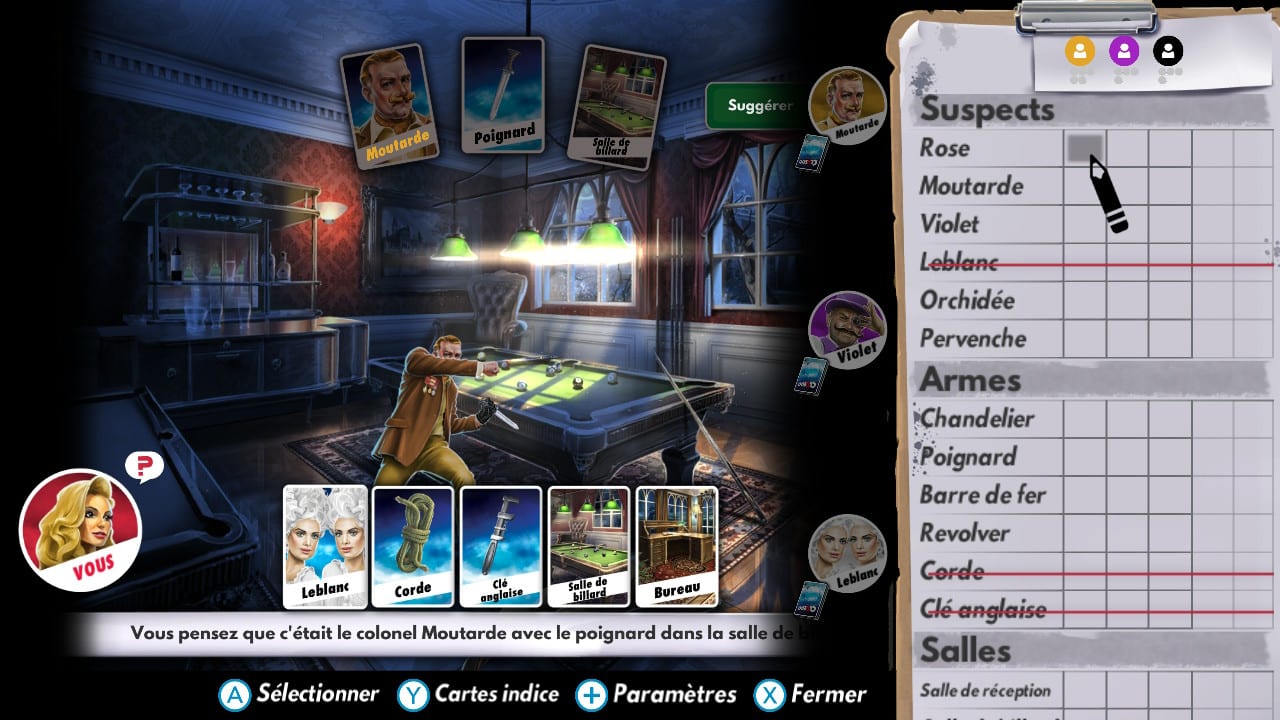This screenshot has height=720, width=1280.
Task: Select the Poignard weapon card at top
Action: pos(503,95)
